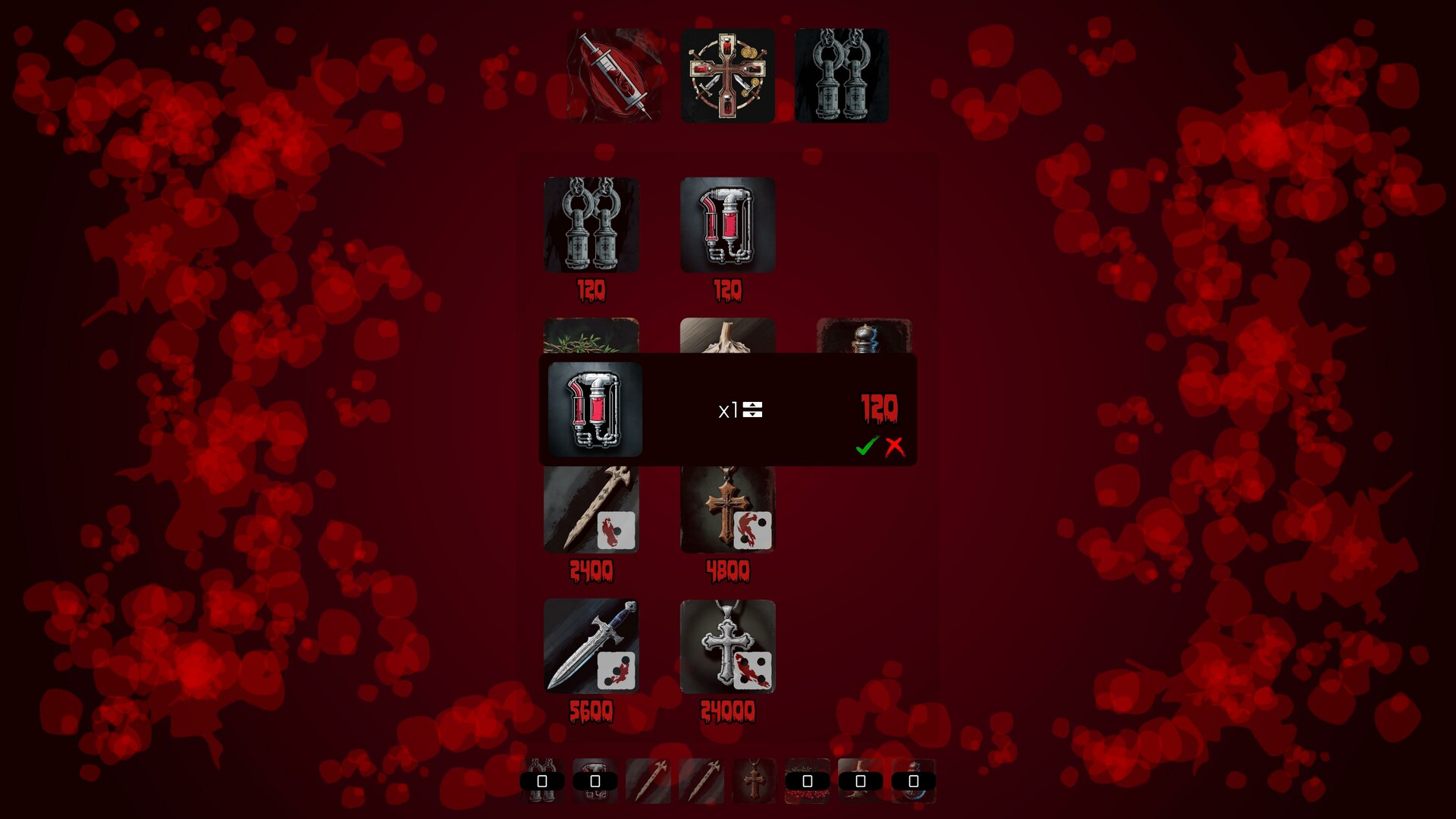Select the cross weapons shop tab
The image size is (1456, 819).
click(x=728, y=75)
